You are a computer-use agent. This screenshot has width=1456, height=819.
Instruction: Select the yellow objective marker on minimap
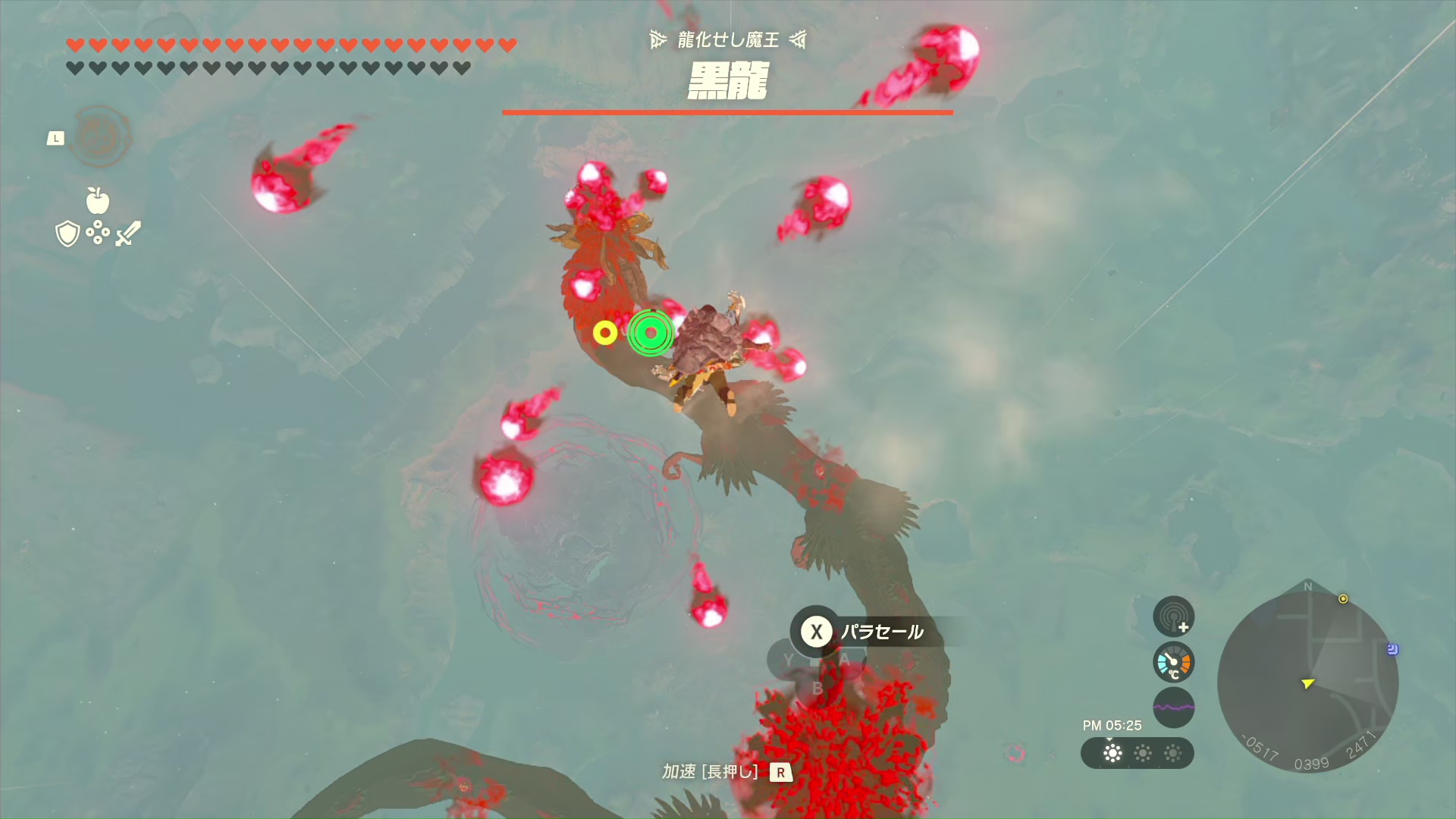(x=1343, y=599)
